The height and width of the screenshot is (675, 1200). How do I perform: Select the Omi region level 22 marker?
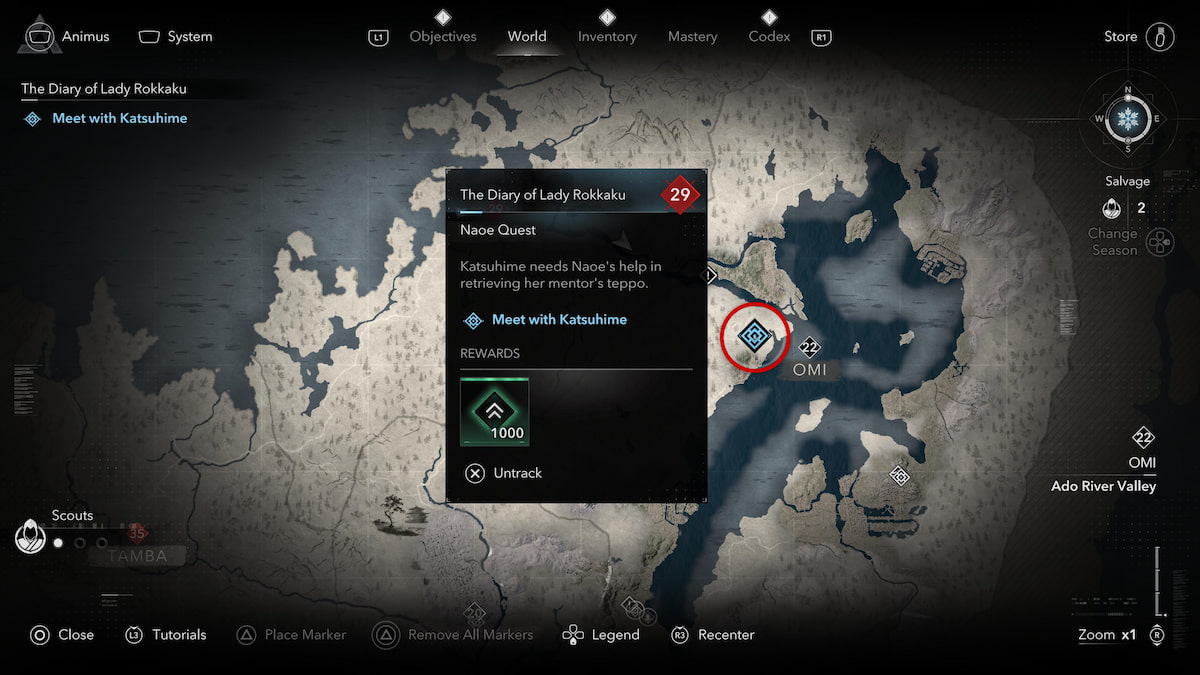(x=809, y=348)
